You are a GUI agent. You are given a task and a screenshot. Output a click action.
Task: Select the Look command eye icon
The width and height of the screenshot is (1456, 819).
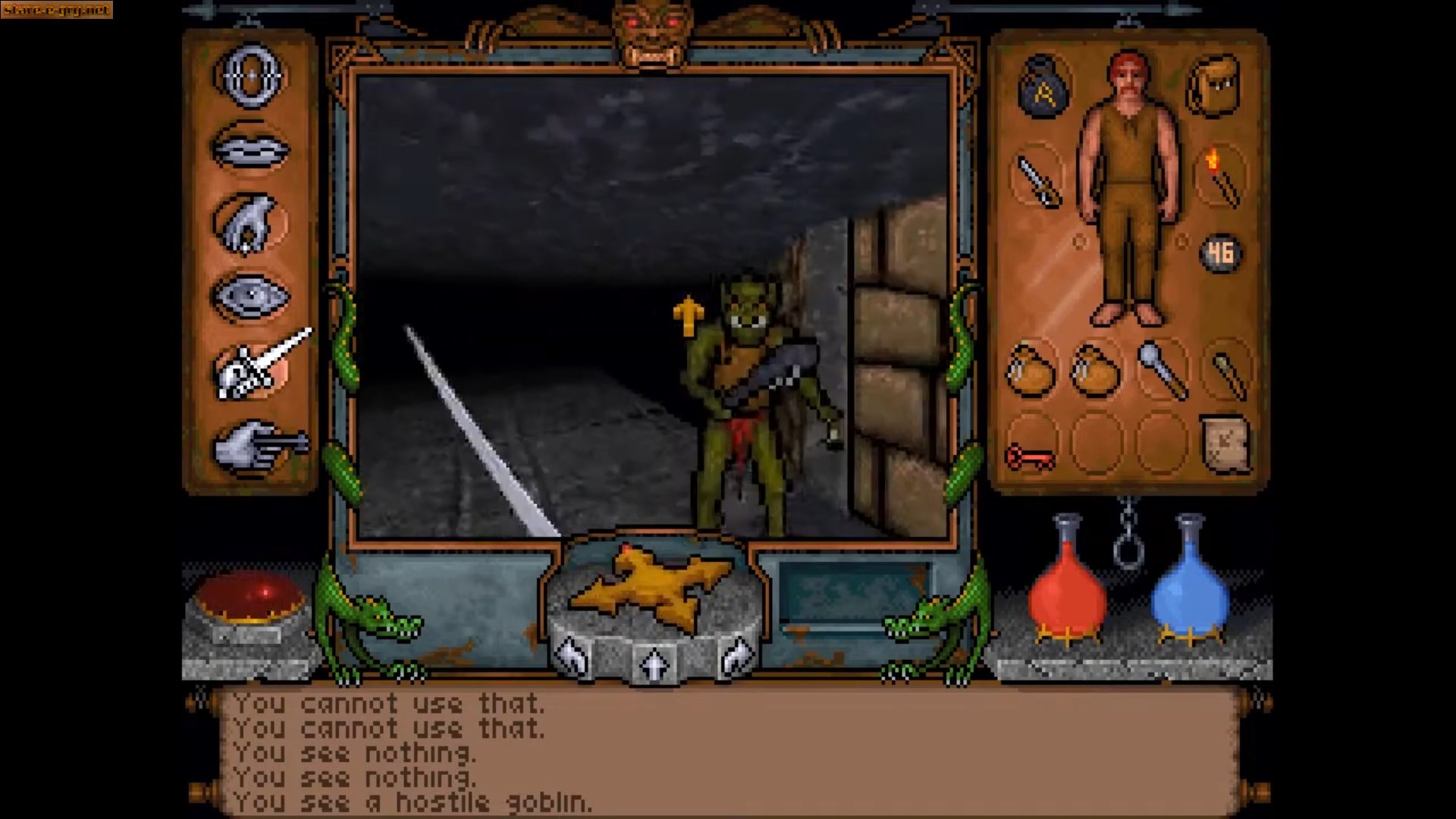pyautogui.click(x=250, y=296)
